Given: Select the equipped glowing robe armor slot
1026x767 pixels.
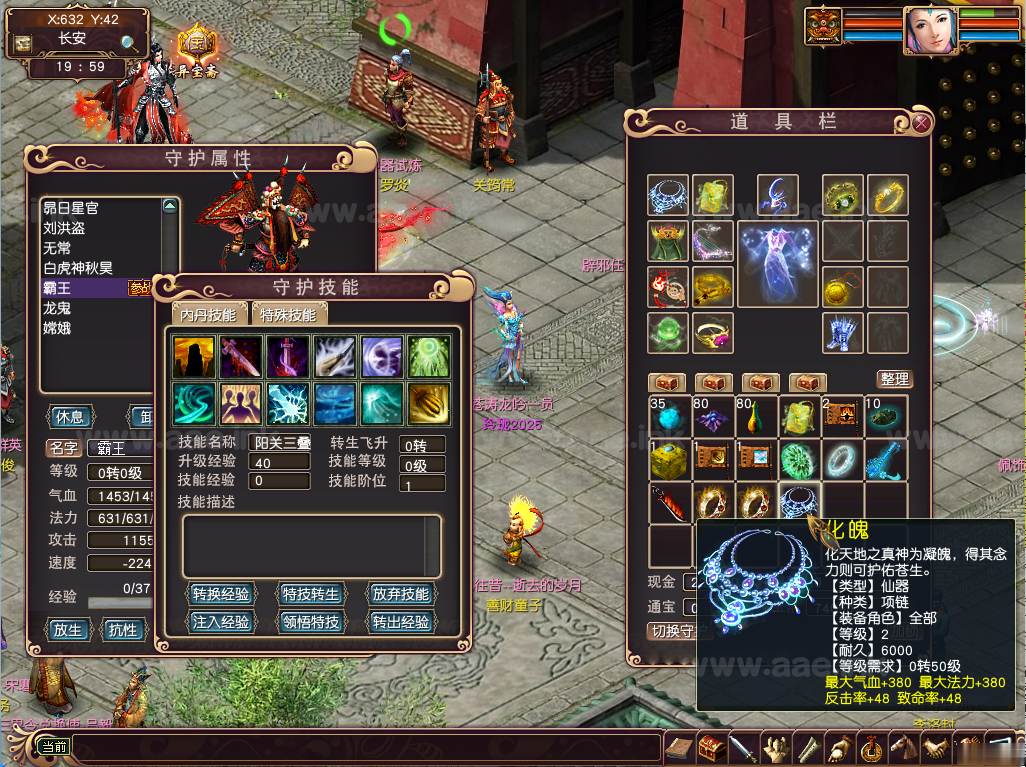Looking at the screenshot, I should pos(777,264).
